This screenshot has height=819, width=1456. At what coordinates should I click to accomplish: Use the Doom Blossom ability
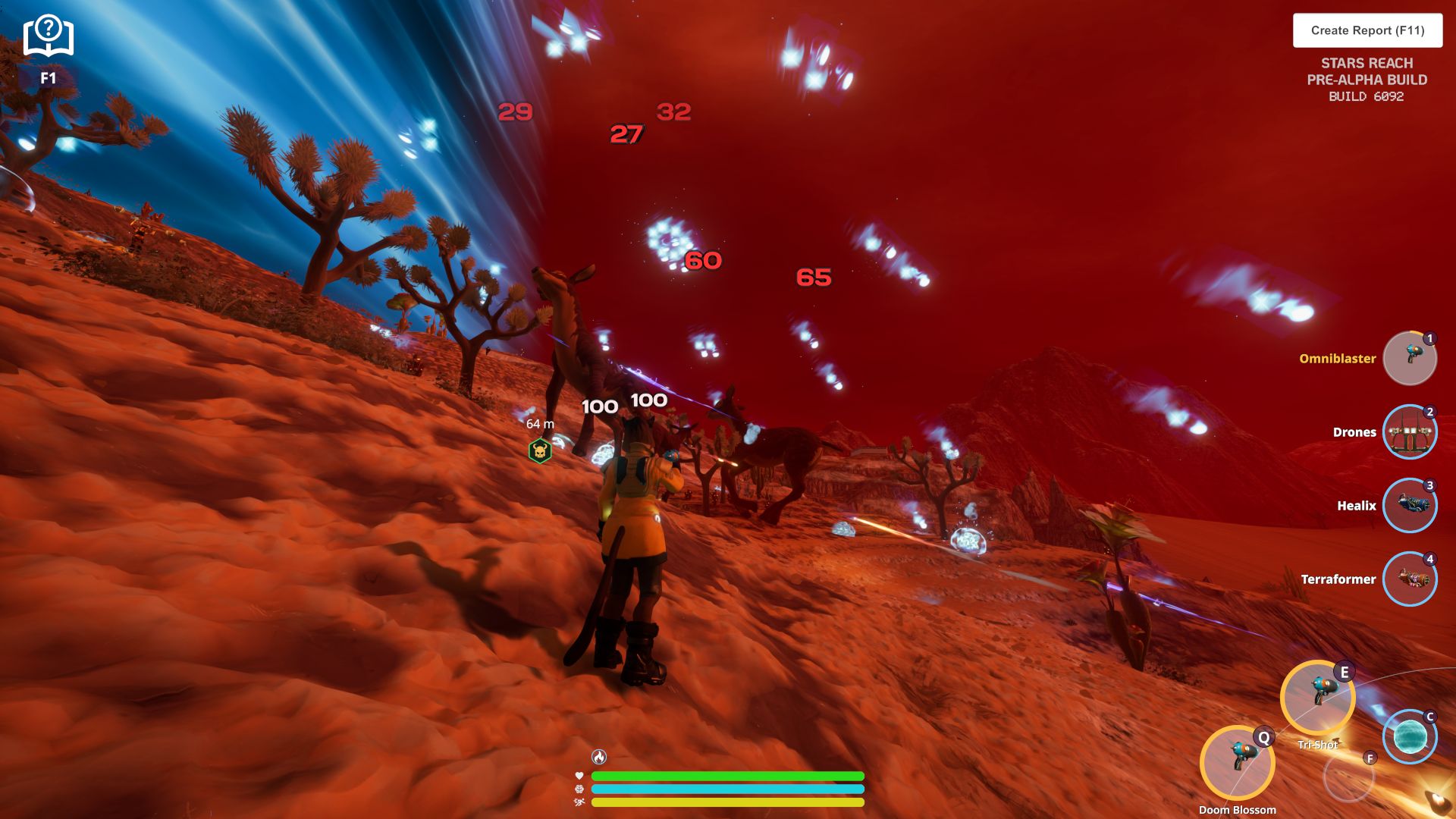(x=1237, y=762)
